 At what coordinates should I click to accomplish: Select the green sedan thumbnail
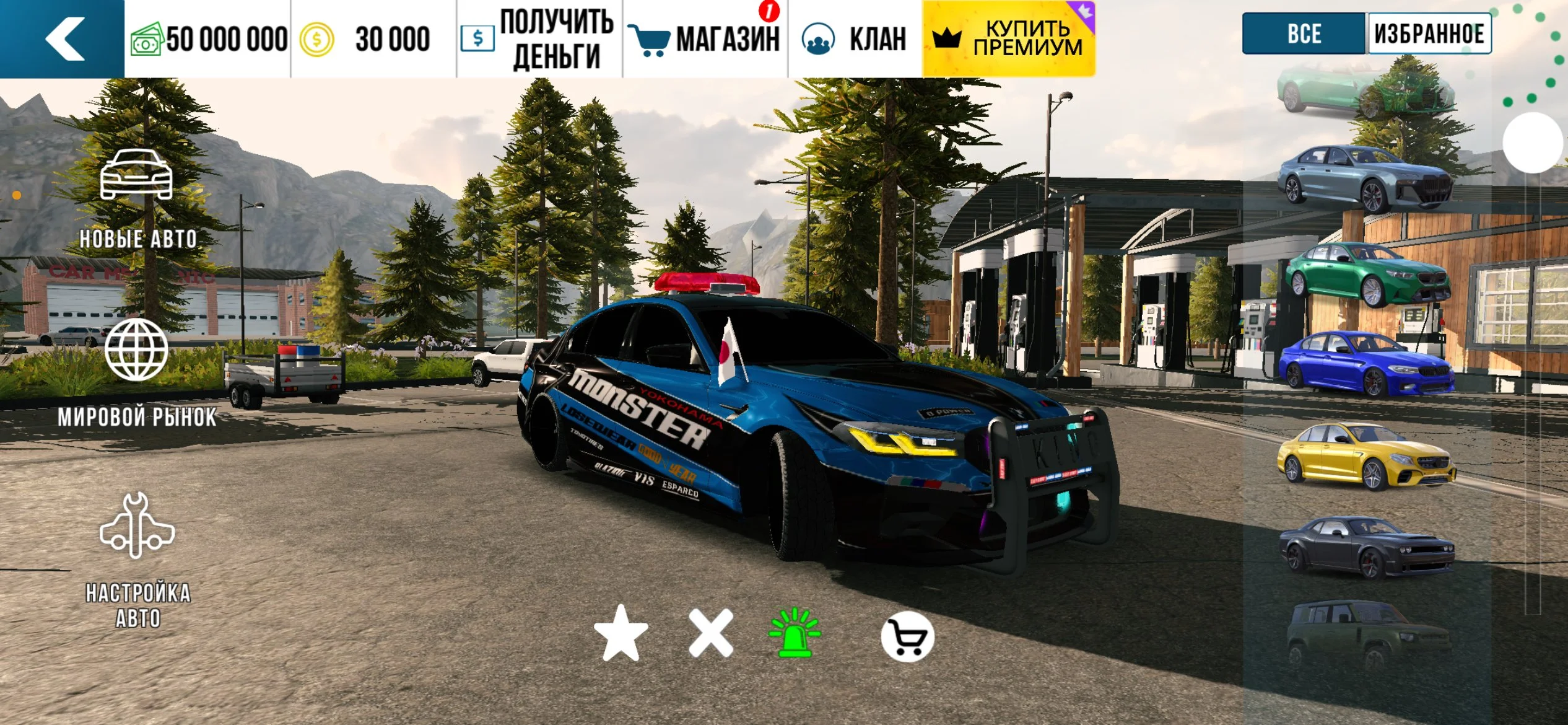coord(1367,274)
